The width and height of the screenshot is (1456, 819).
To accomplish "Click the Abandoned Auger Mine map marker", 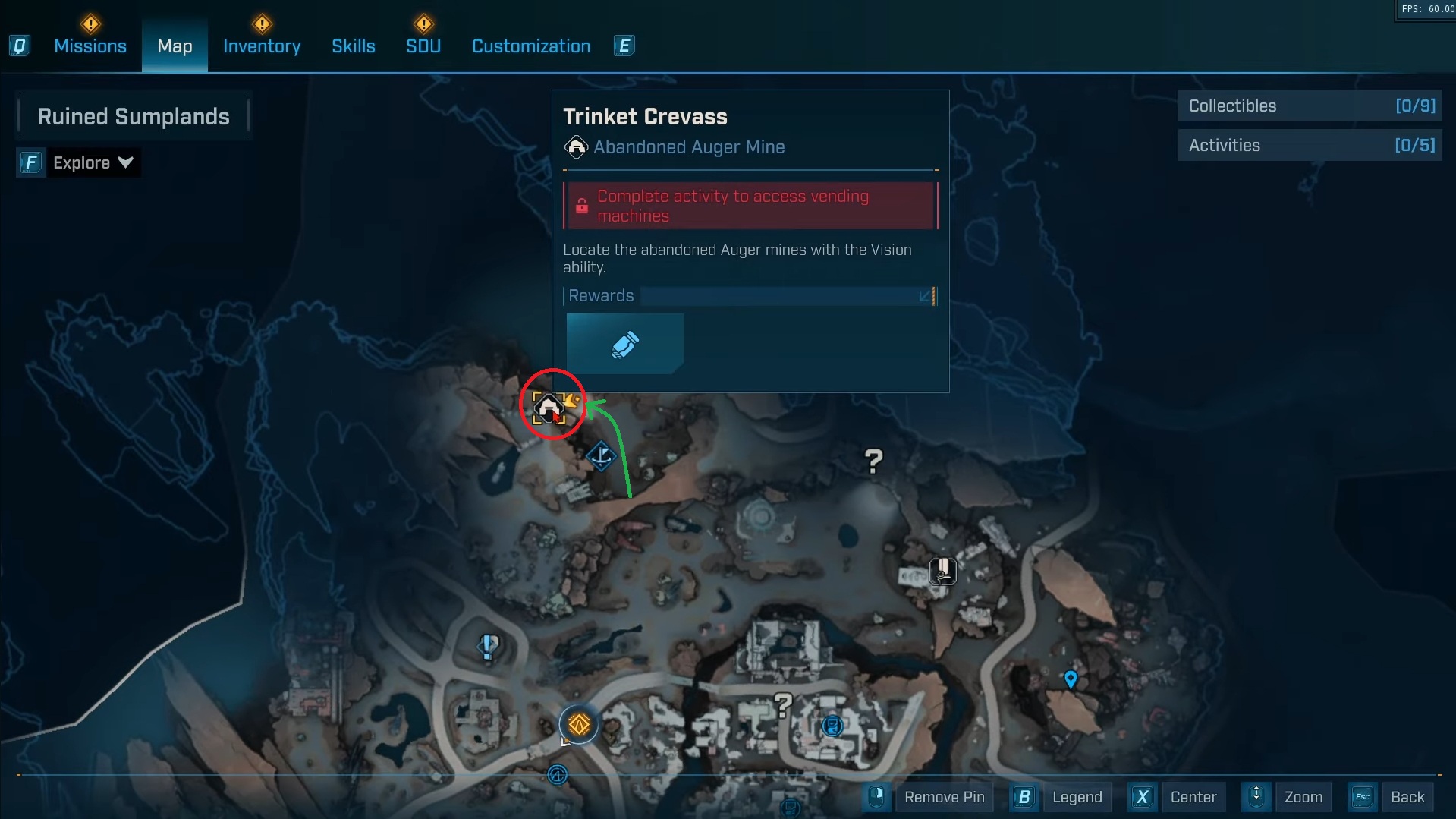I will click(x=549, y=408).
